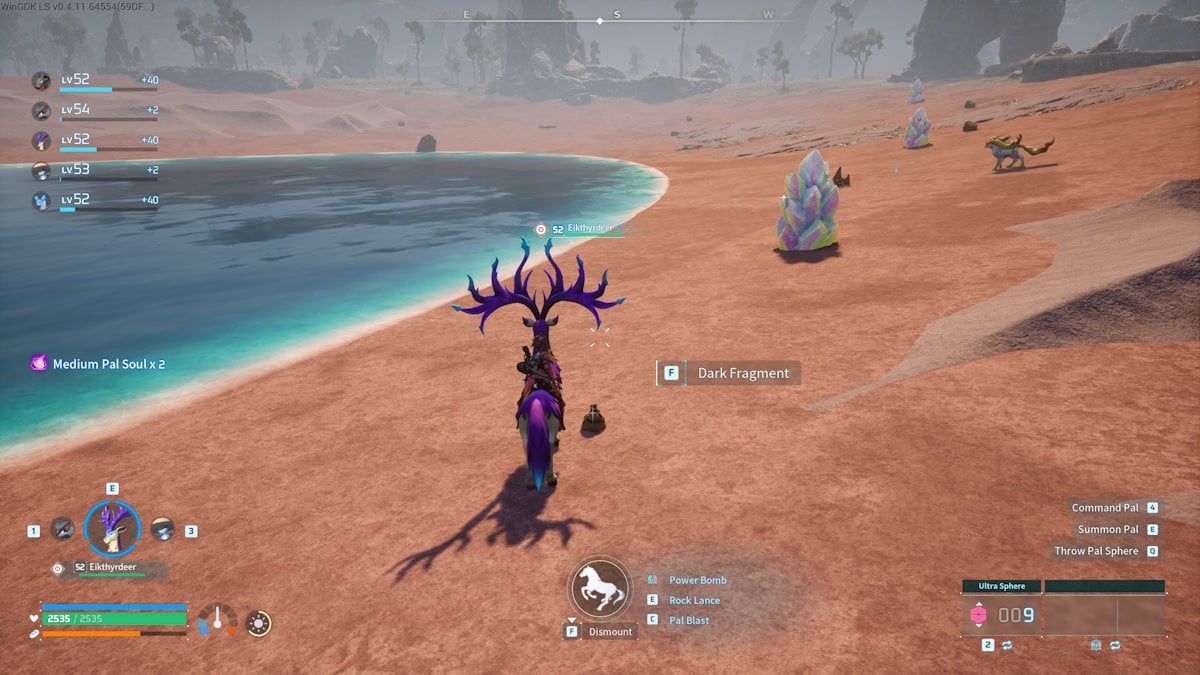The height and width of the screenshot is (675, 1200).
Task: Choose the dark red-eyed pal left of Eikthyrdeer
Action: (63, 529)
